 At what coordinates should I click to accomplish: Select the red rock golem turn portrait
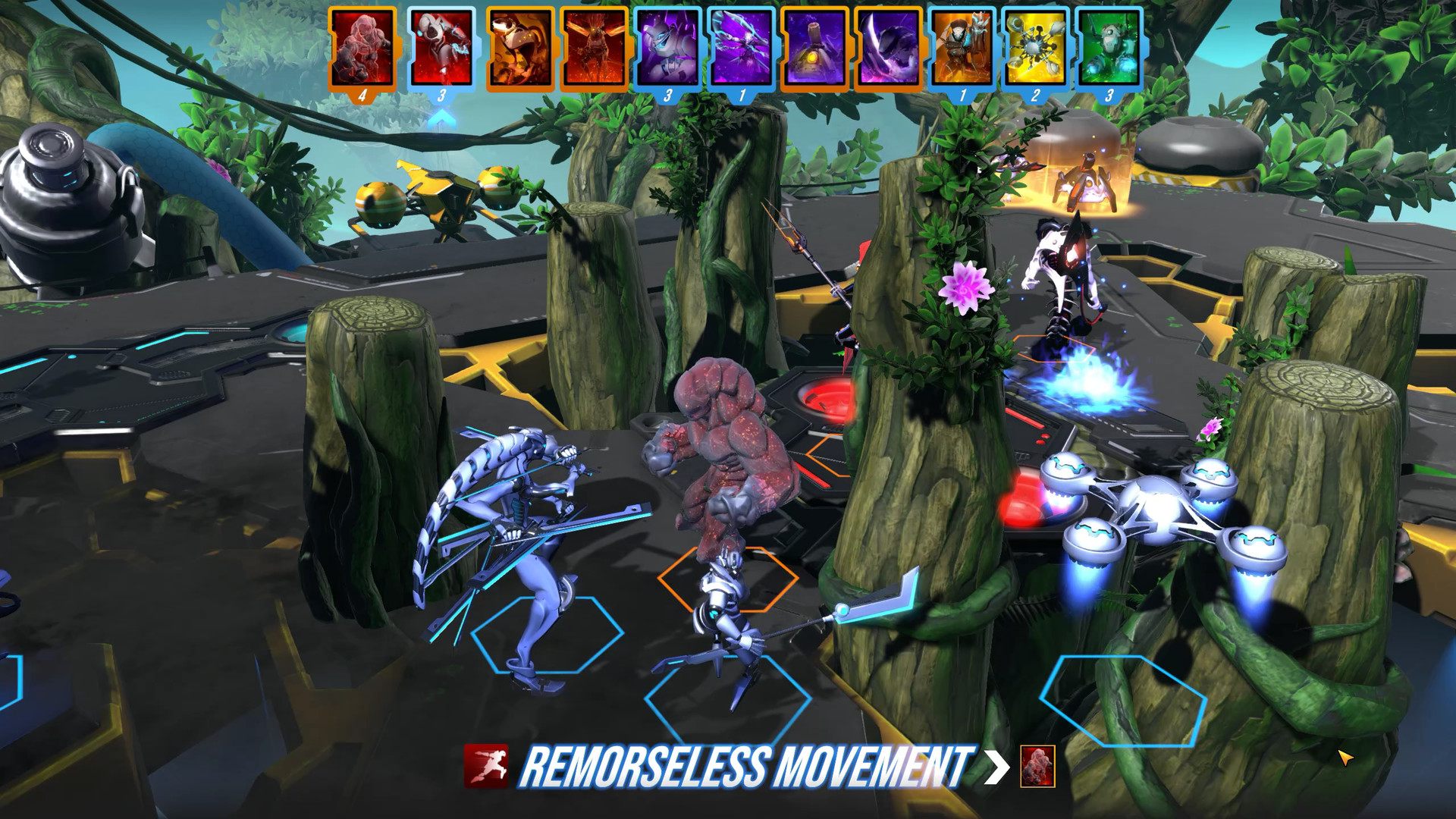362,49
